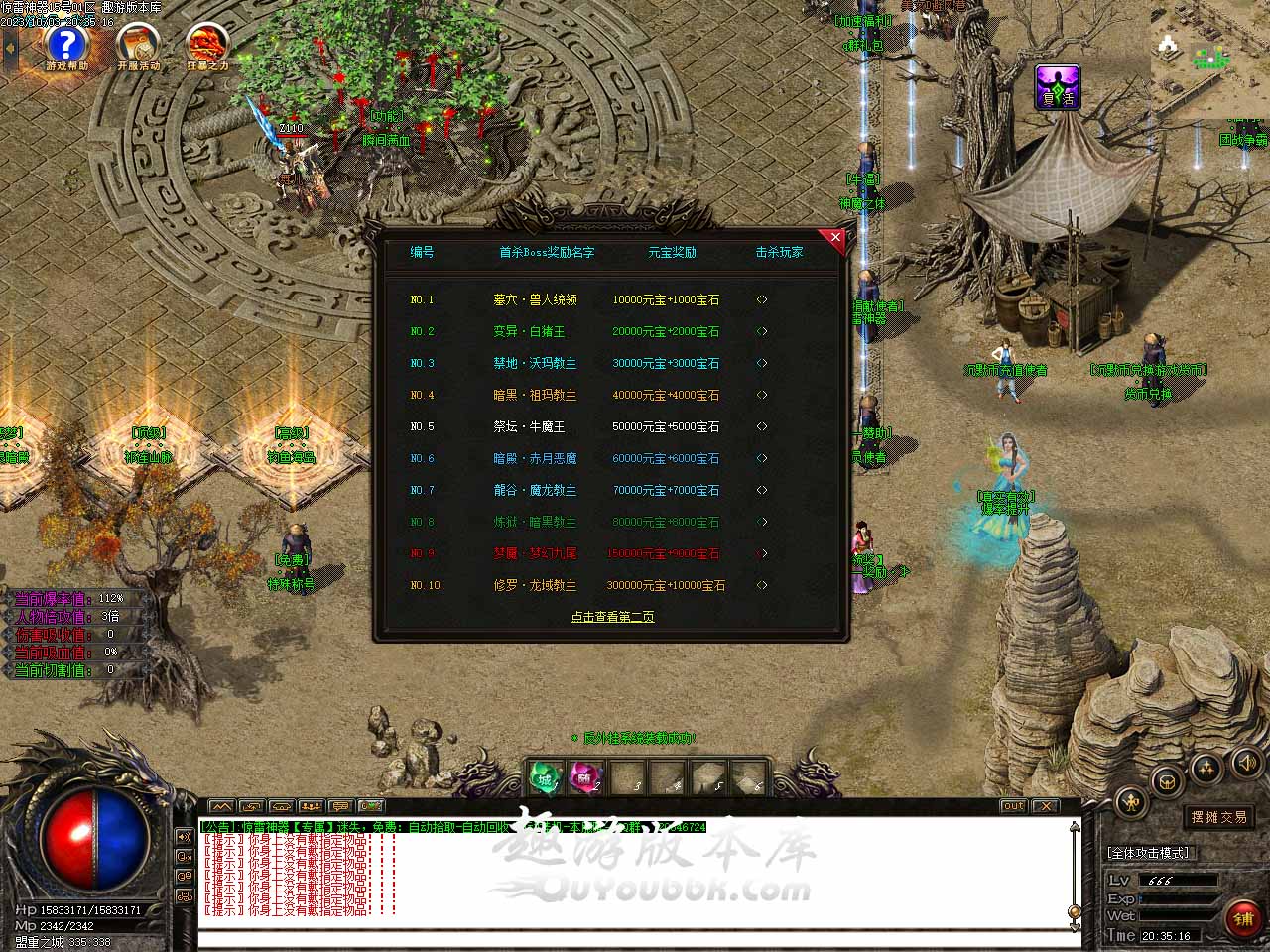
Task: Click the 复活 revive buff icon
Action: (x=1057, y=86)
